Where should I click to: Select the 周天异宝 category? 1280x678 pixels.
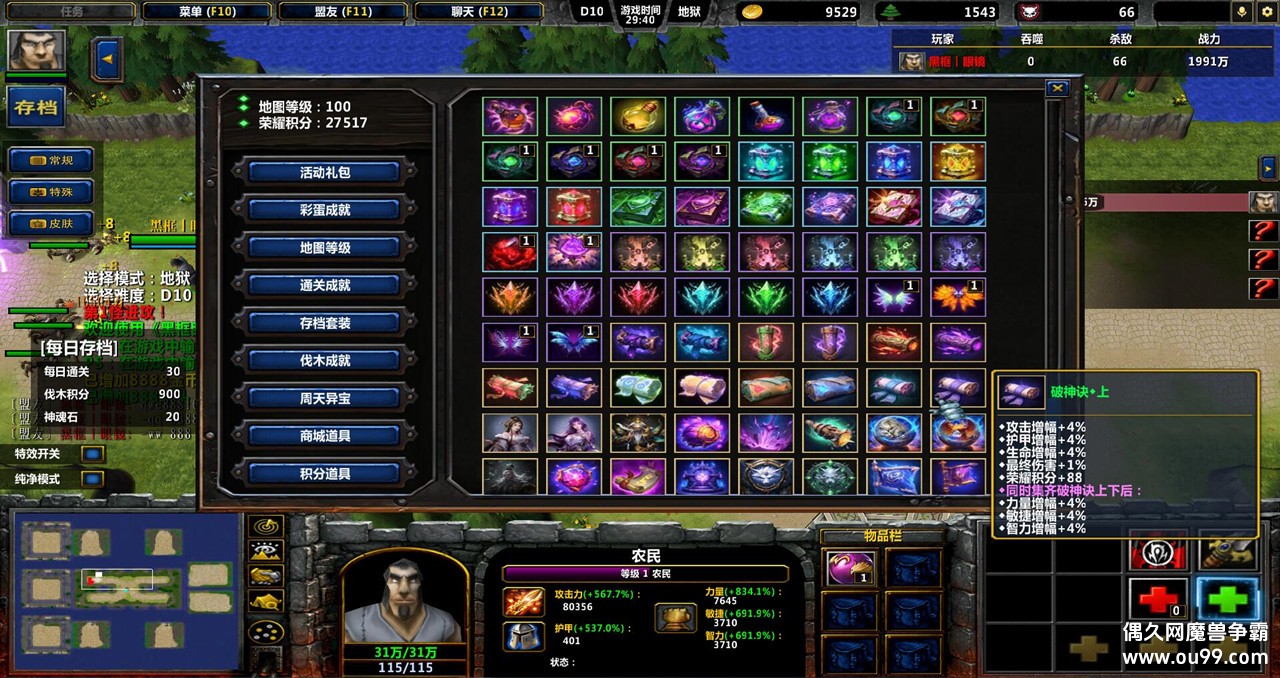pyautogui.click(x=325, y=398)
